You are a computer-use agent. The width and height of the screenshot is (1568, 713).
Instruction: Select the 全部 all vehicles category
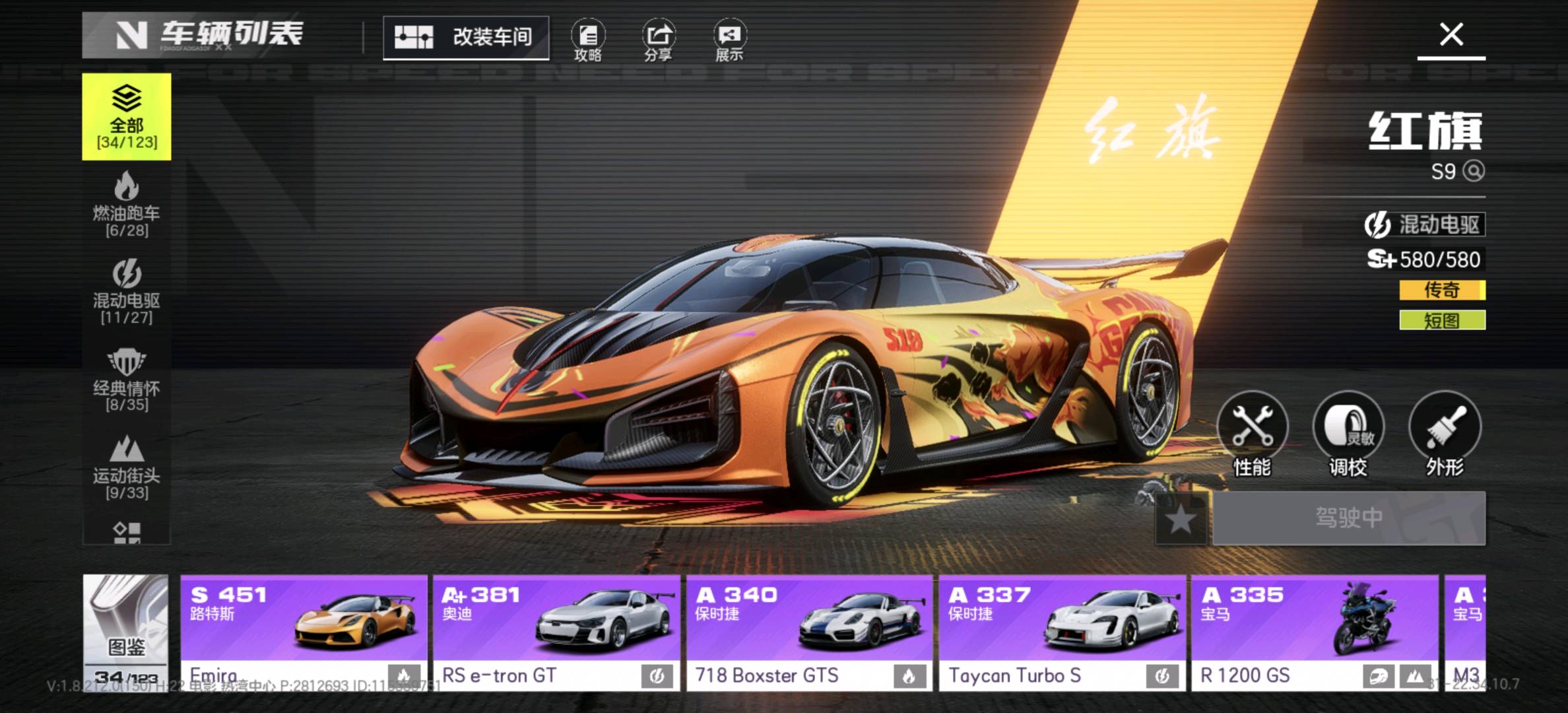tap(127, 117)
